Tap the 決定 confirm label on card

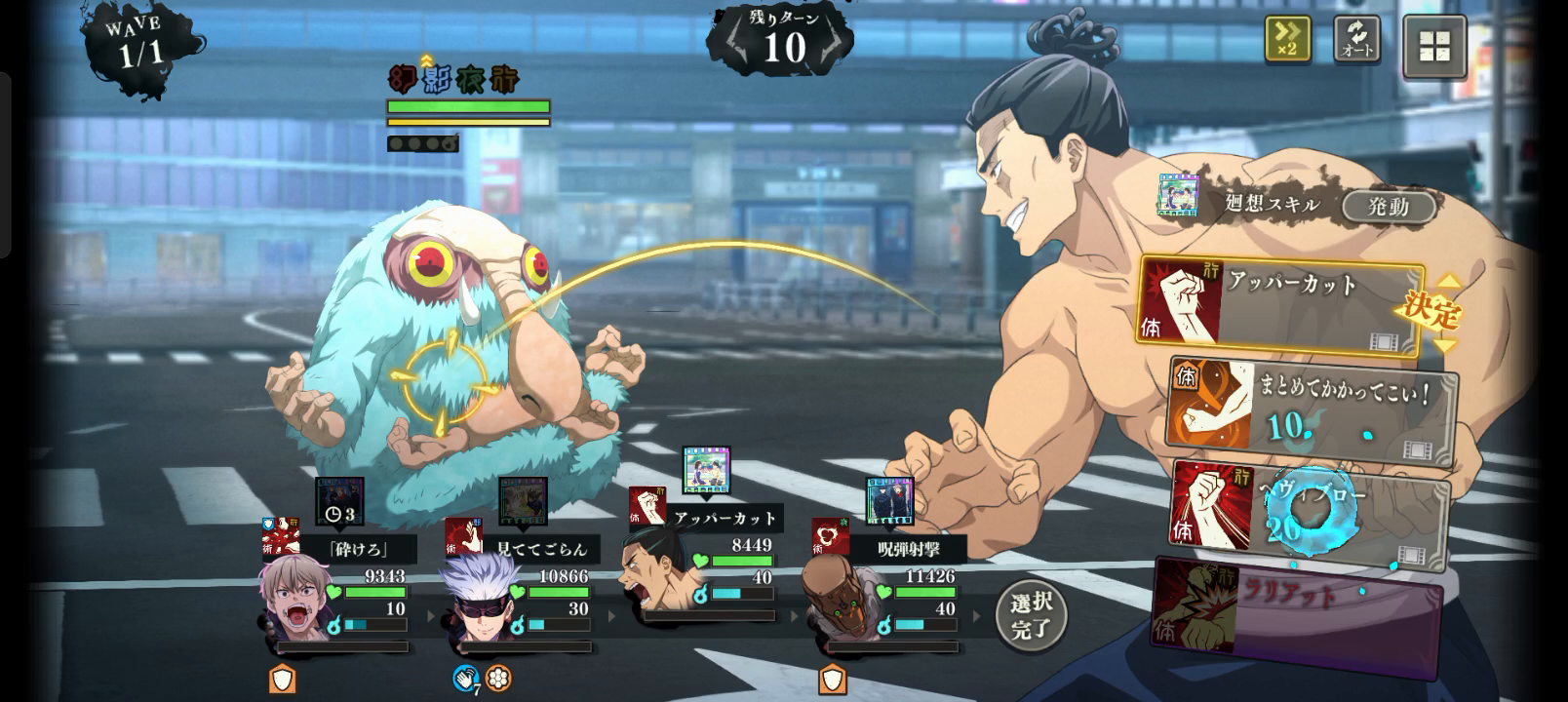1430,312
